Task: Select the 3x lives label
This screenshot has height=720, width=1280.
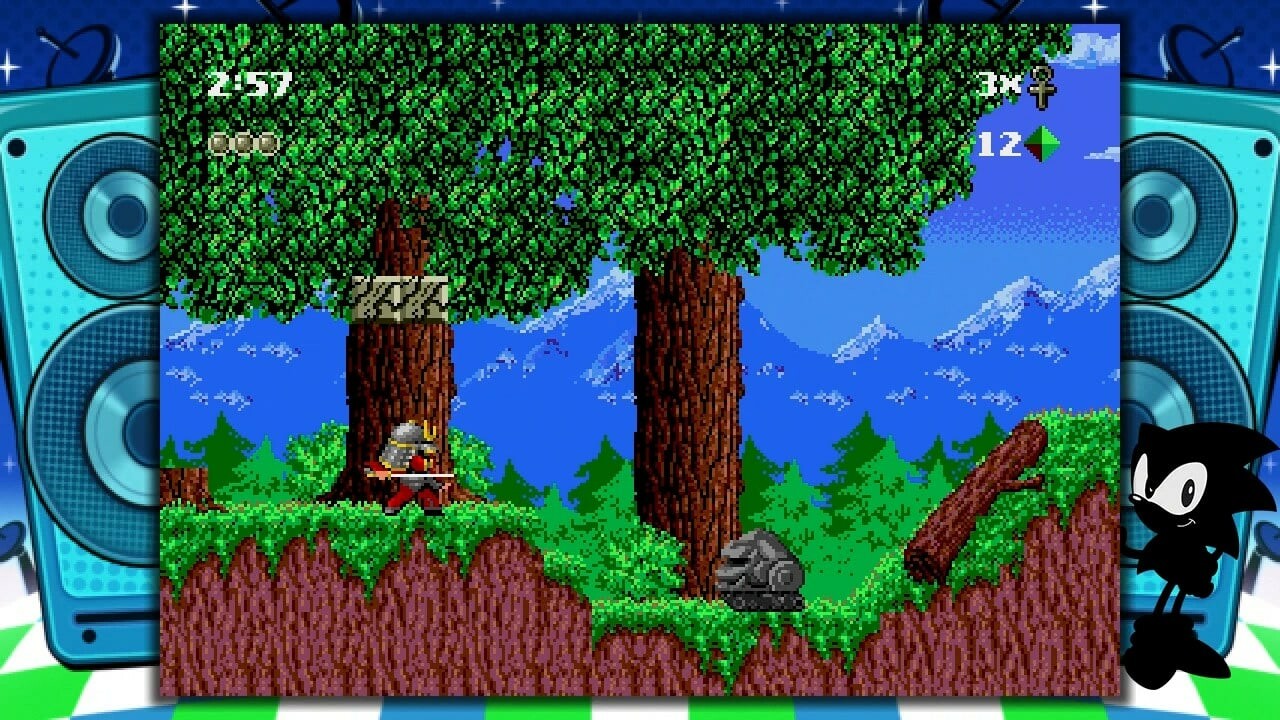Action: [x=1000, y=85]
